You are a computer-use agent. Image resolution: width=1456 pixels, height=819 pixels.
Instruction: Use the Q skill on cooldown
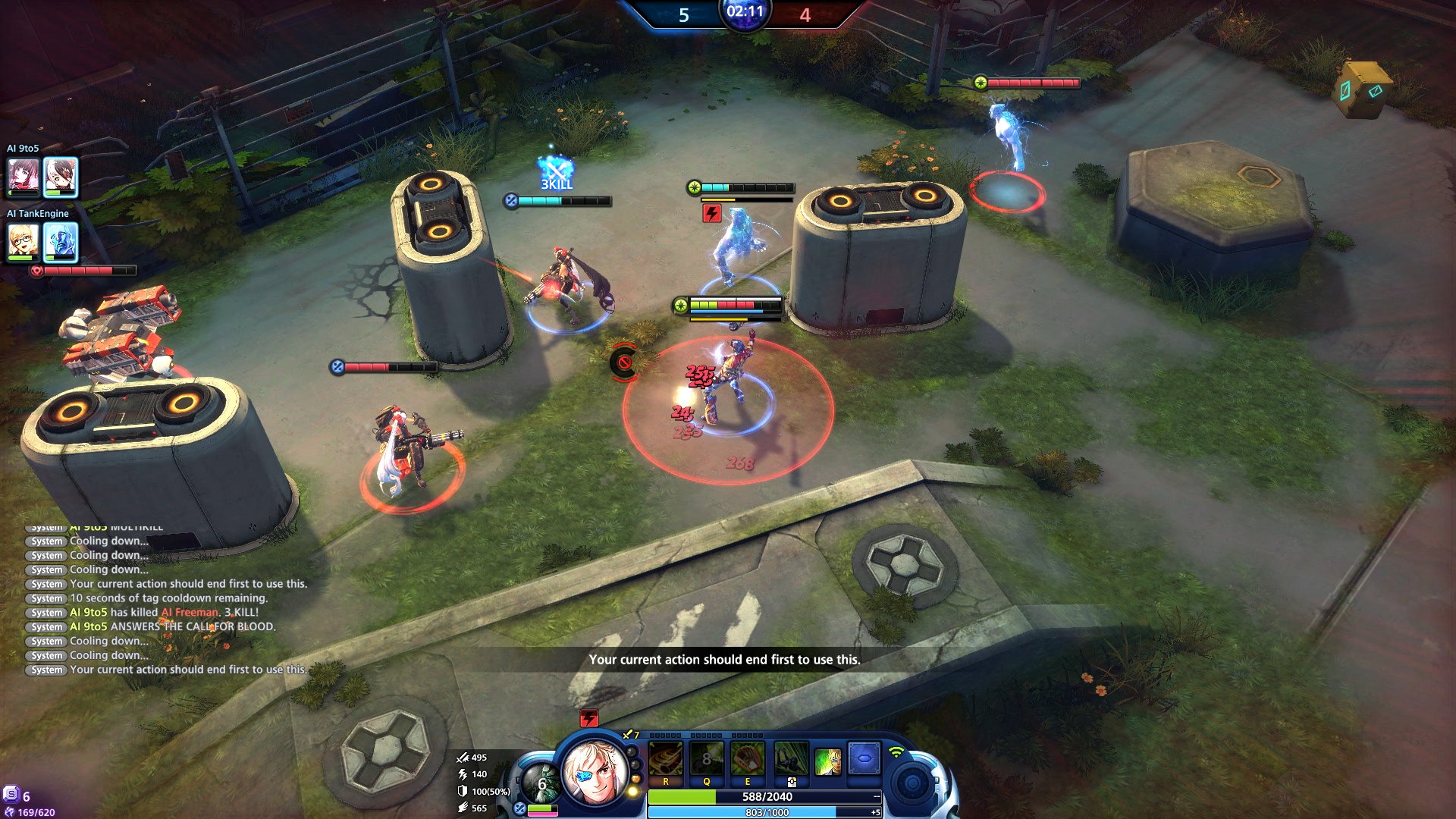coord(706,759)
